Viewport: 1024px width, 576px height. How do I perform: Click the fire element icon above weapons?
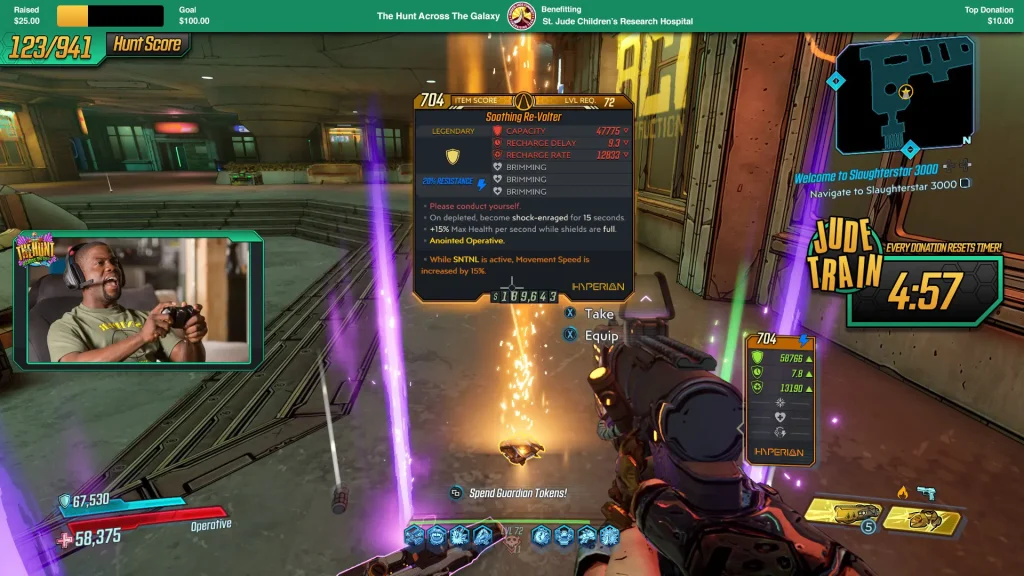pyautogui.click(x=902, y=492)
